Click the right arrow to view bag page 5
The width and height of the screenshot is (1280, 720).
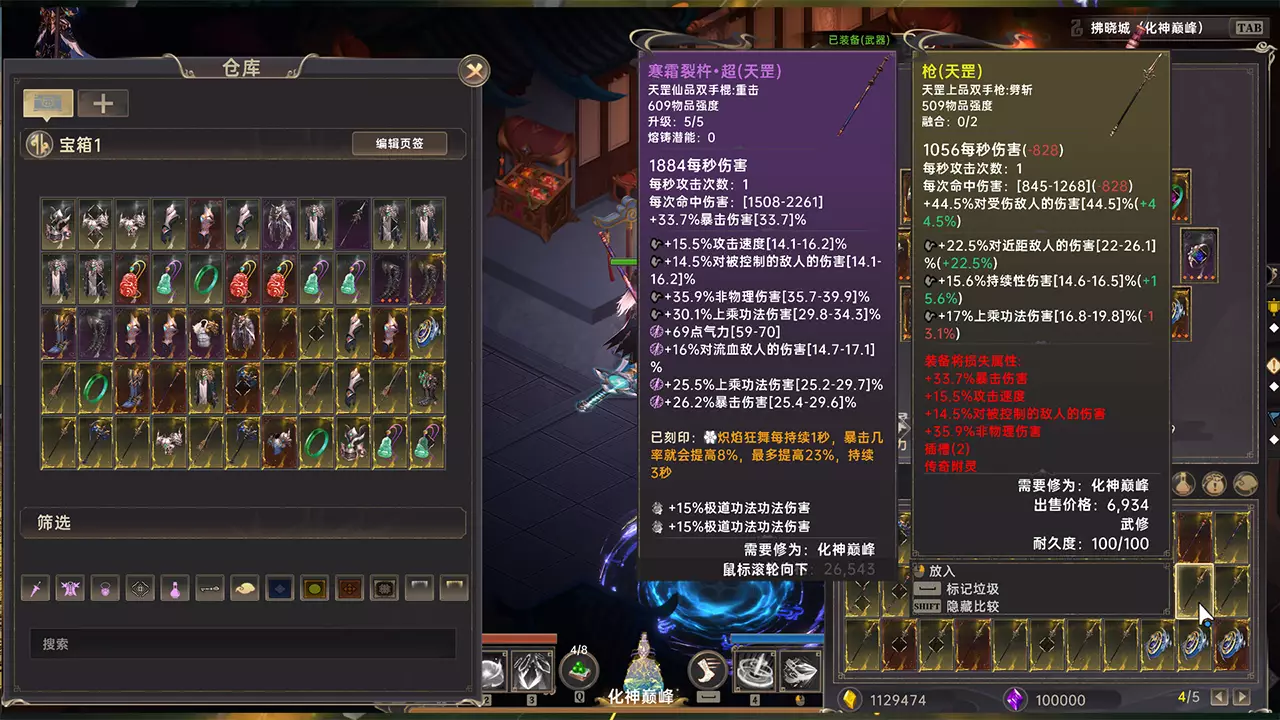[x=1241, y=697]
